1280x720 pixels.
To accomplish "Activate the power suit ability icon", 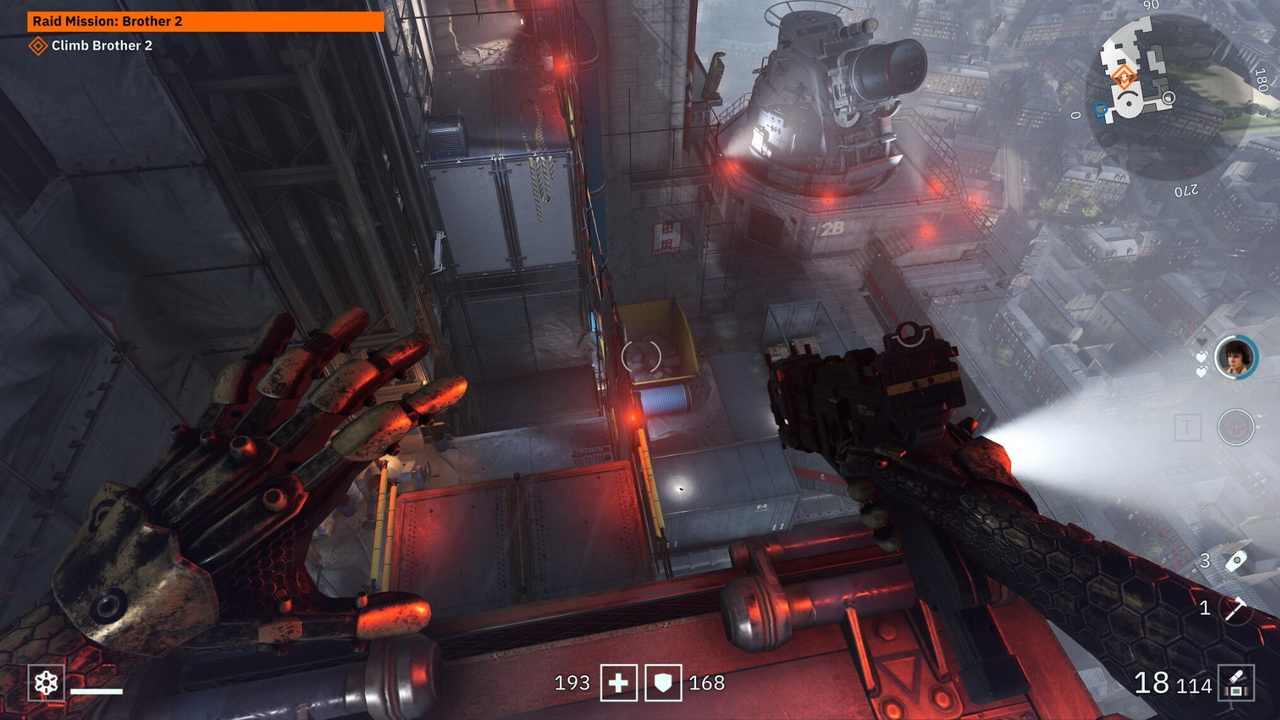I will (x=46, y=684).
